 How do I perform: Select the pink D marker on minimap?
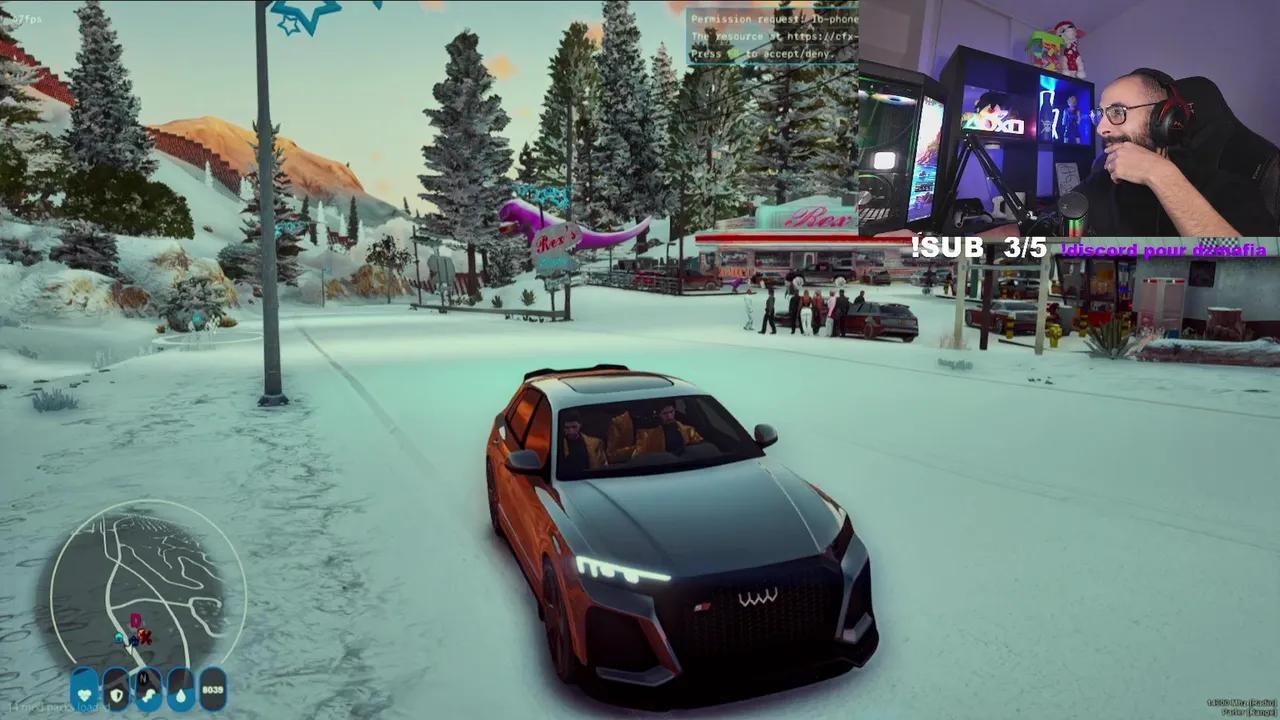(x=136, y=621)
